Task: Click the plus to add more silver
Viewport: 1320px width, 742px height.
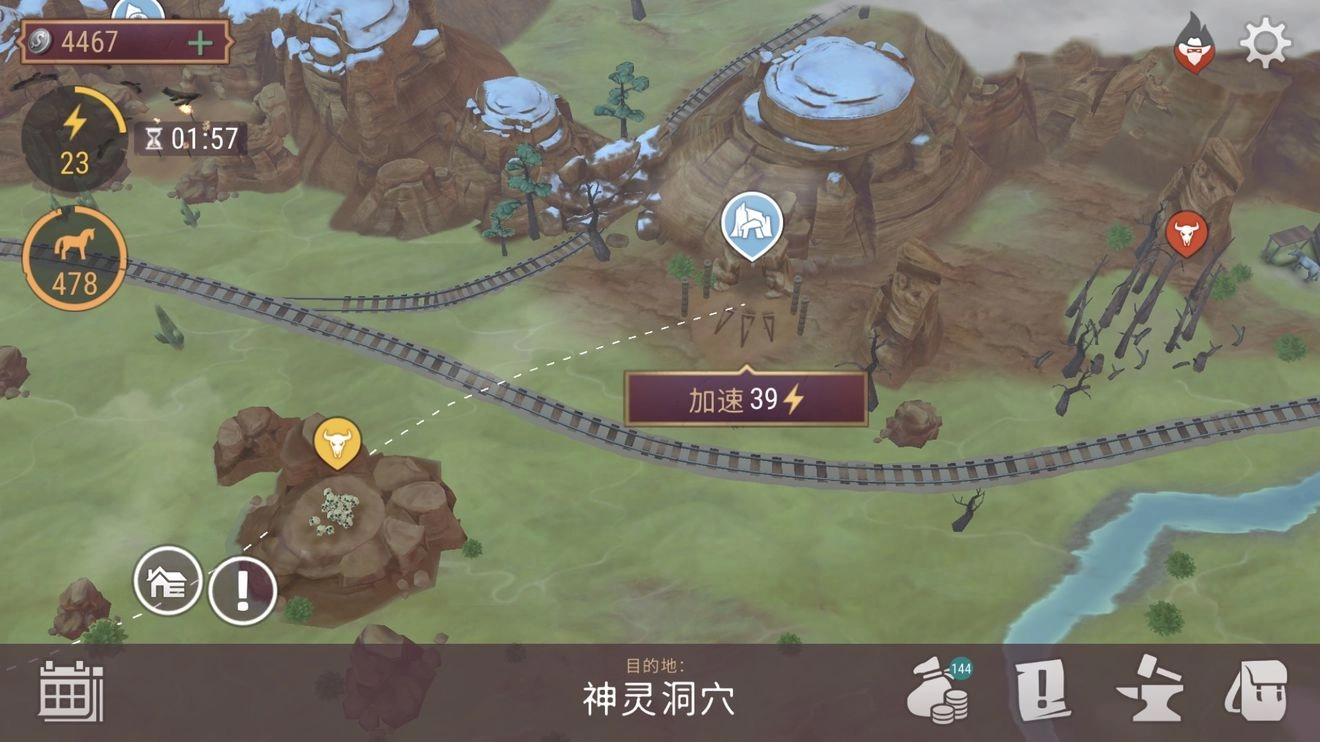Action: [x=203, y=43]
